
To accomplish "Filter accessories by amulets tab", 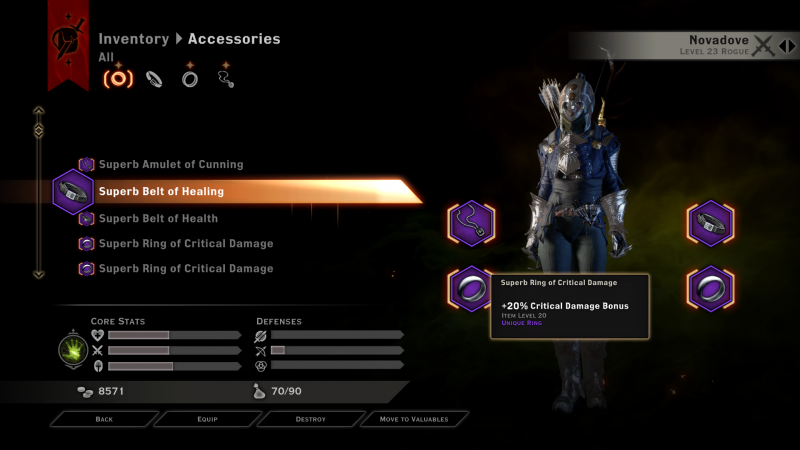I will [x=226, y=77].
